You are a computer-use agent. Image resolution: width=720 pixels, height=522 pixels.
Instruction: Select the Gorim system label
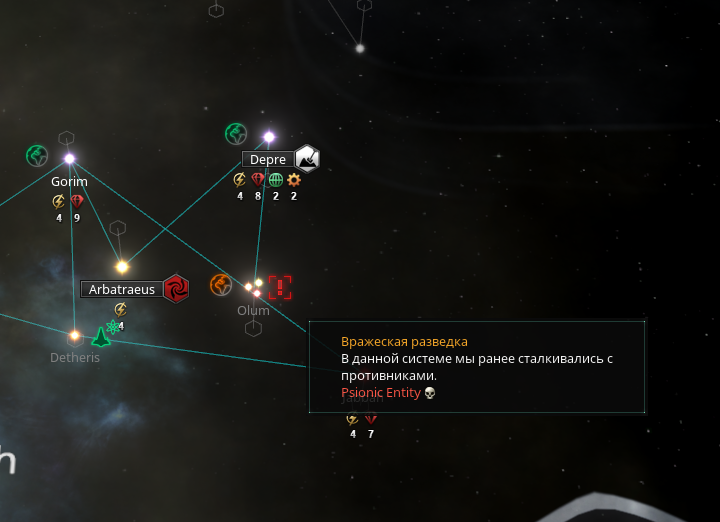point(69,182)
